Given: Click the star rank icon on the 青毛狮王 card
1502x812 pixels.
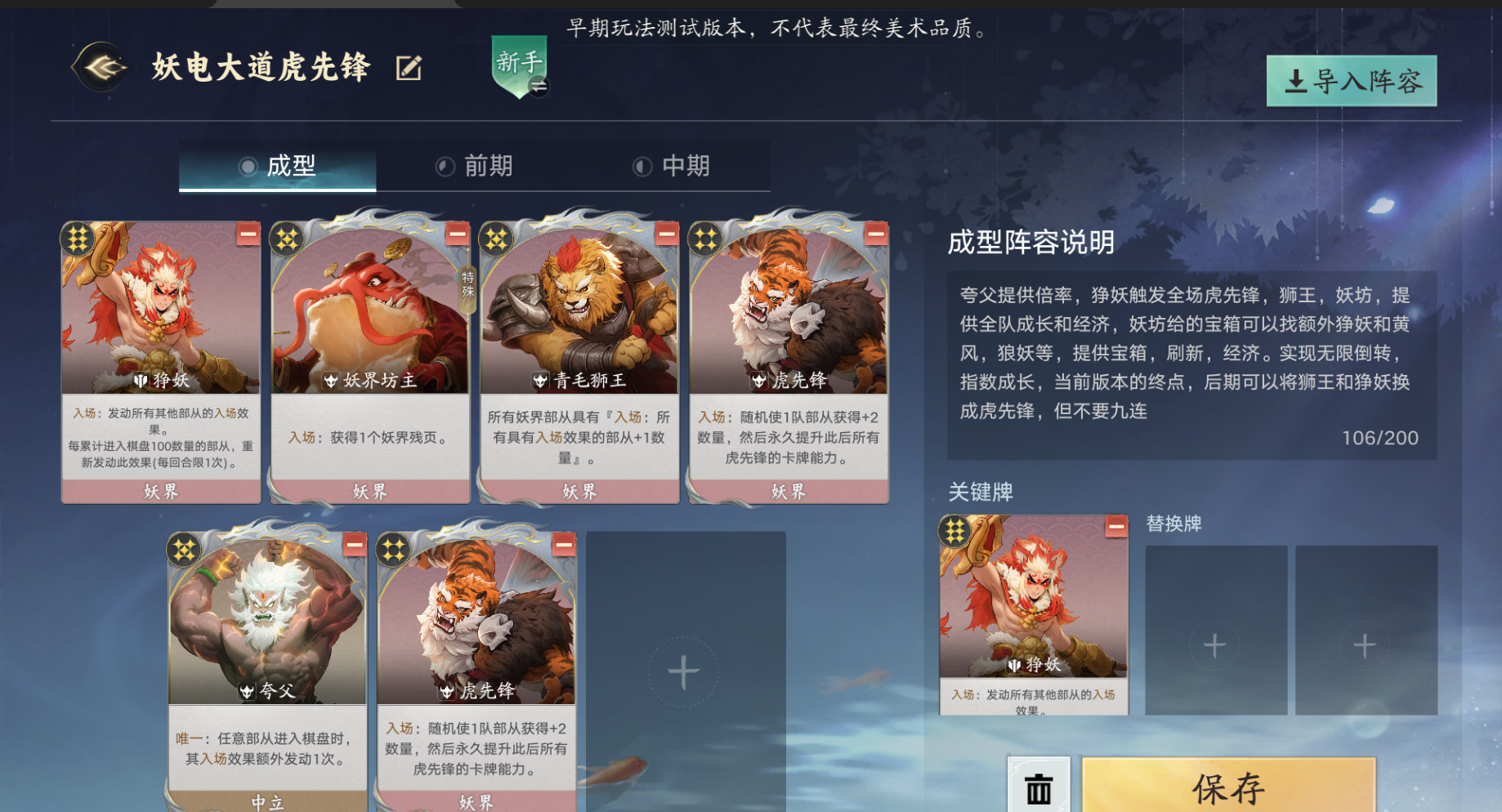Looking at the screenshot, I should tap(496, 239).
